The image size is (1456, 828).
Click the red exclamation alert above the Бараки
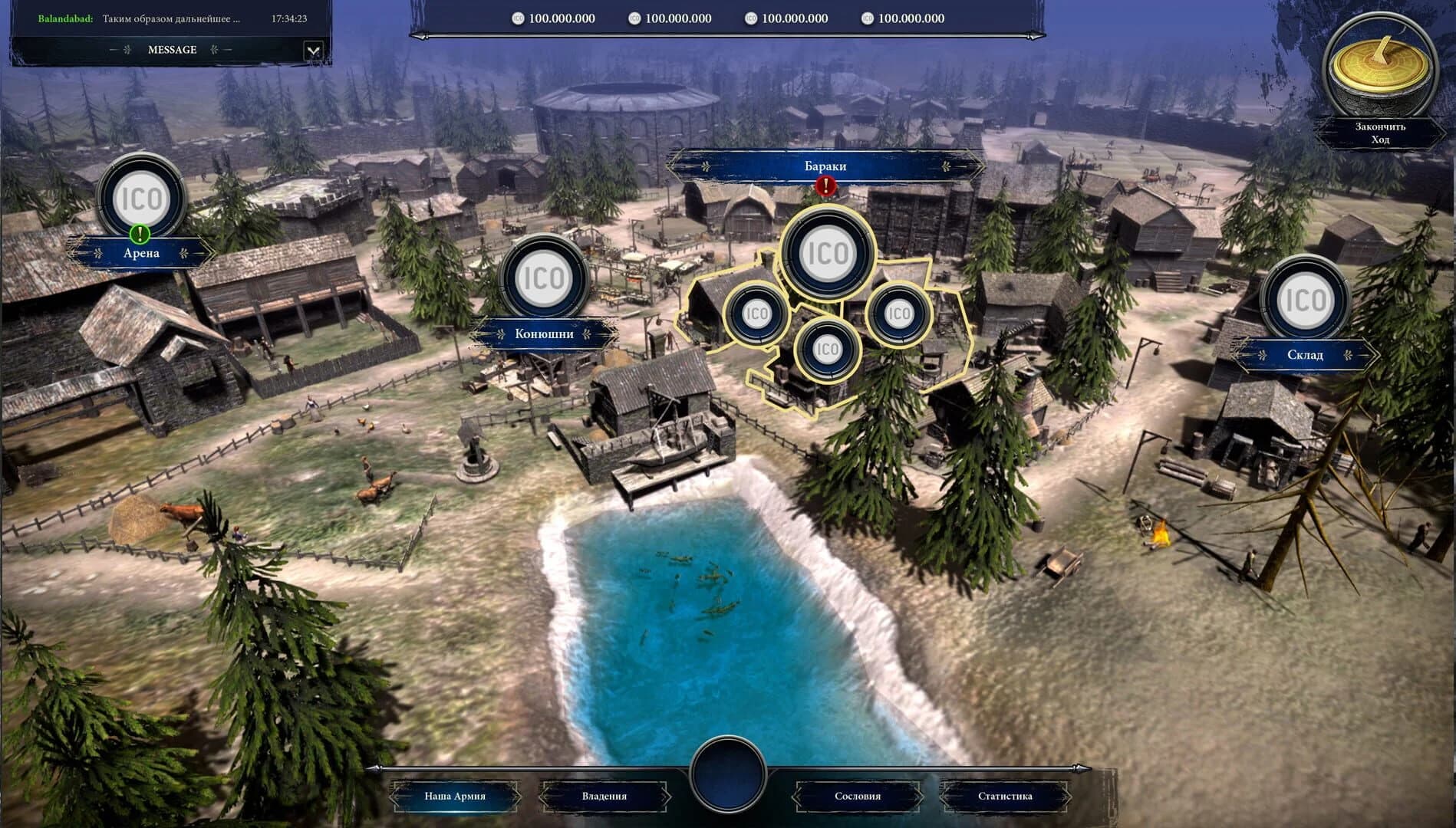point(825,186)
